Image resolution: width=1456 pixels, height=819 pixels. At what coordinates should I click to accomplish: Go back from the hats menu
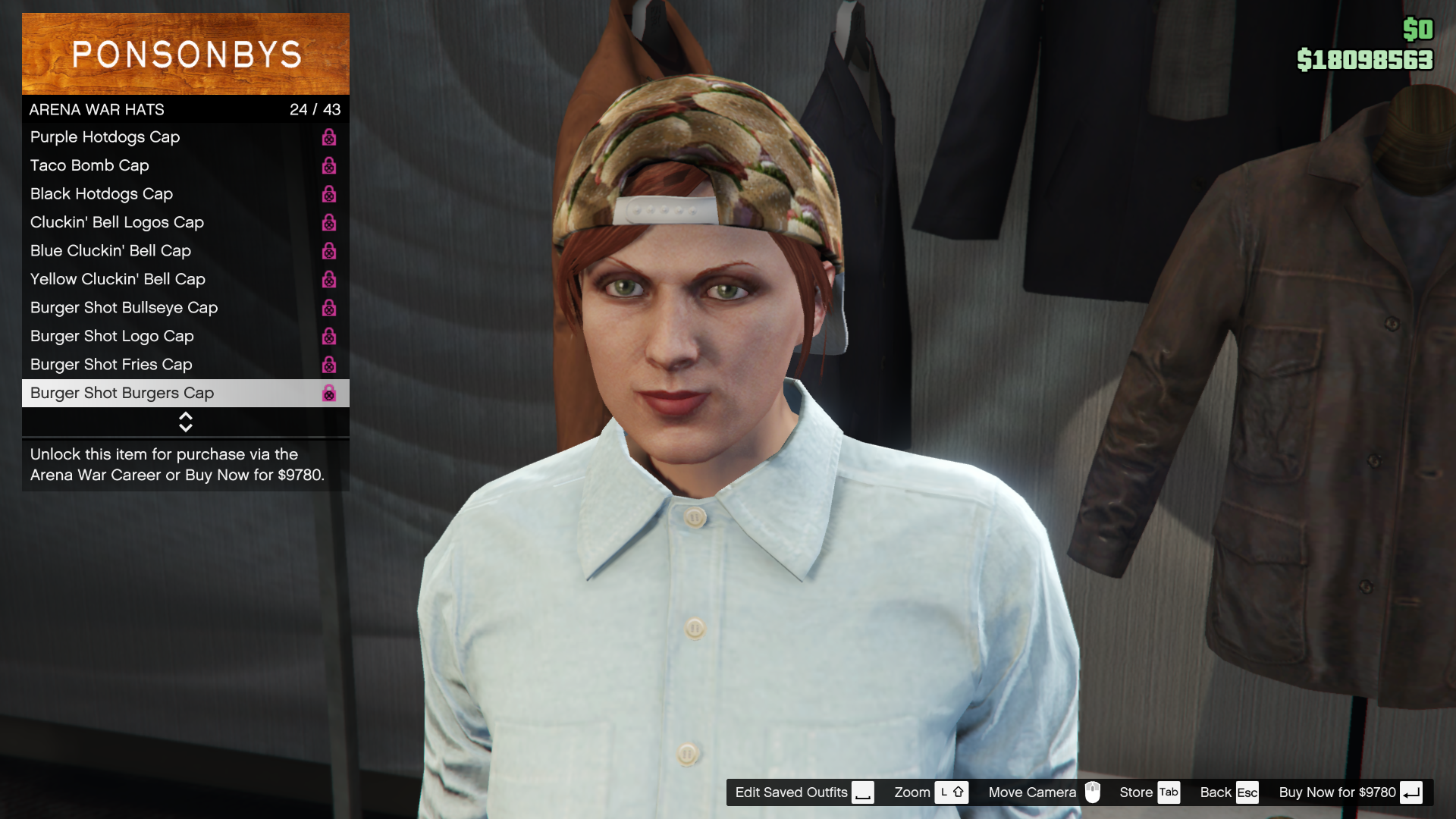(x=1228, y=792)
